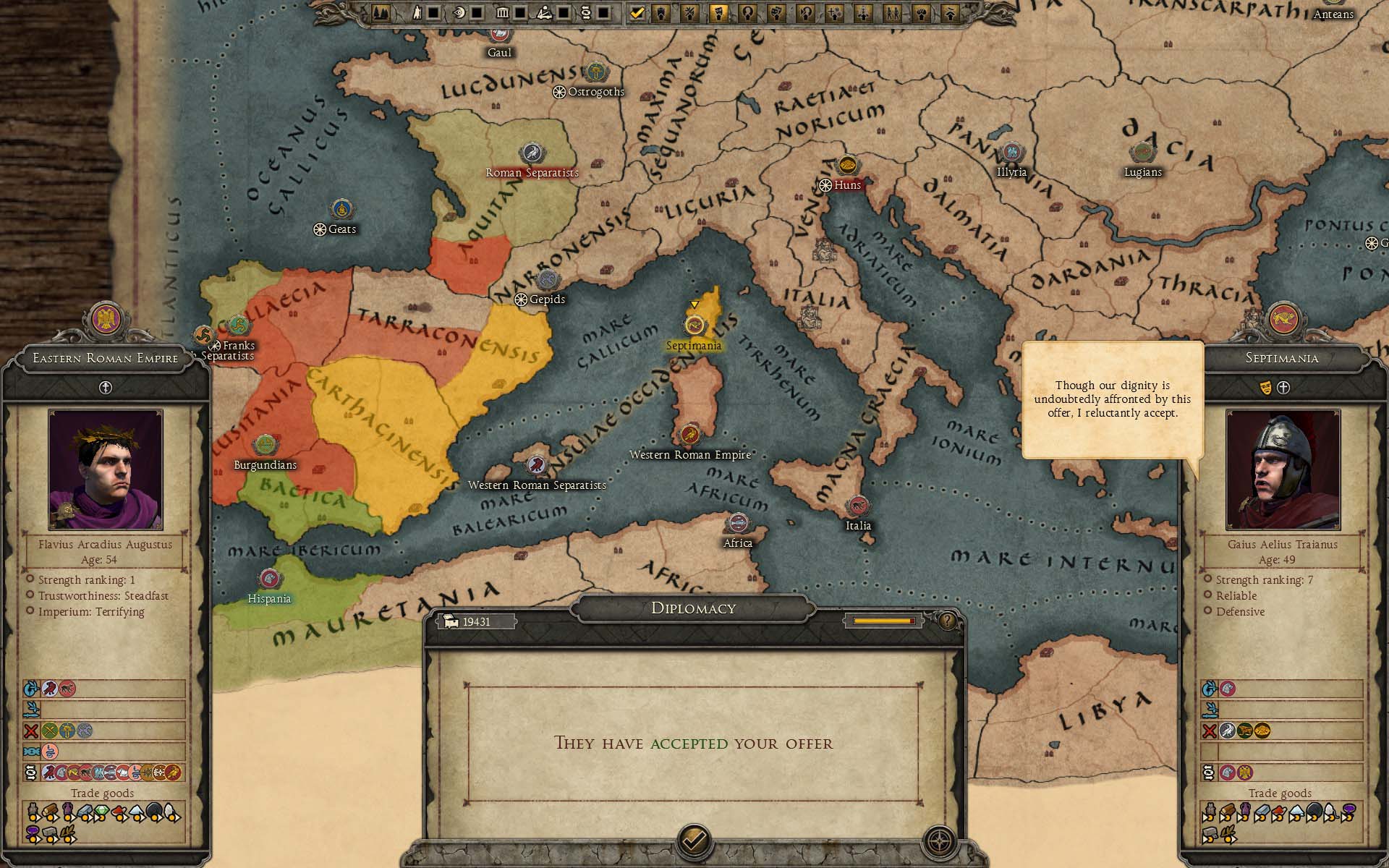Select the Gepids faction marker

click(547, 280)
